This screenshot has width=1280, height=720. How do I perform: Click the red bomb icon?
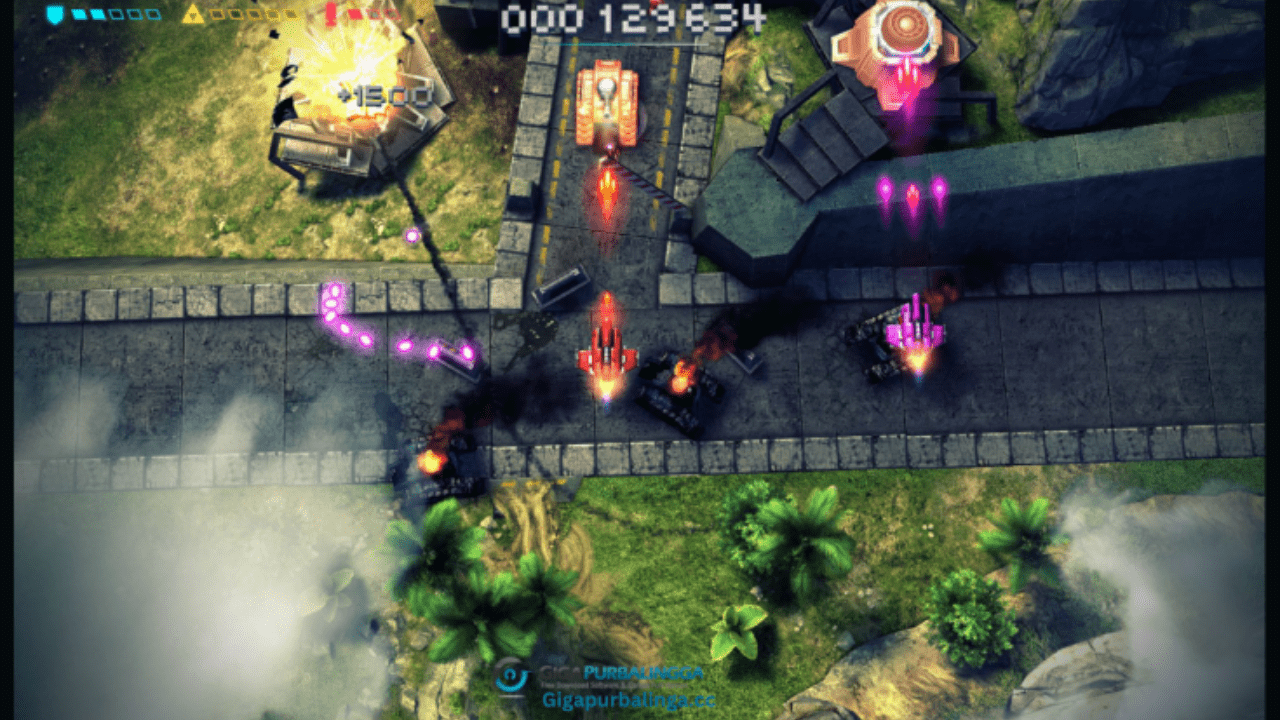(331, 13)
